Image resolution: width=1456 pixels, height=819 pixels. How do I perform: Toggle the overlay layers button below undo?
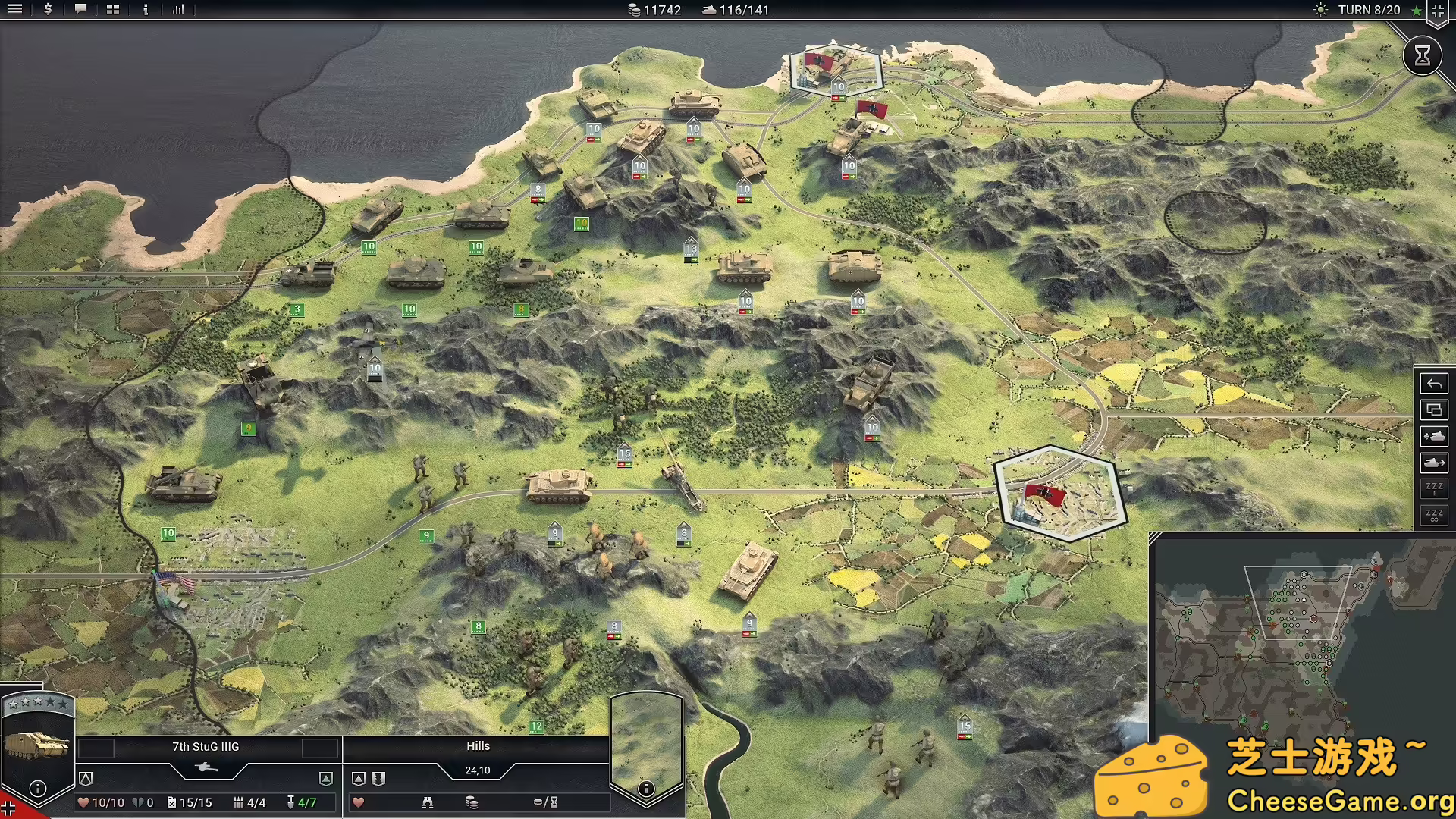(x=1434, y=410)
